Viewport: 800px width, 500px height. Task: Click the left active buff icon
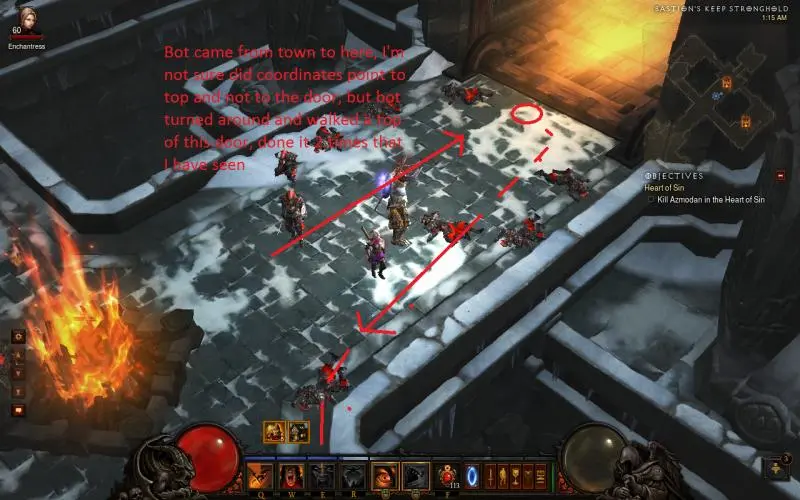(x=273, y=431)
